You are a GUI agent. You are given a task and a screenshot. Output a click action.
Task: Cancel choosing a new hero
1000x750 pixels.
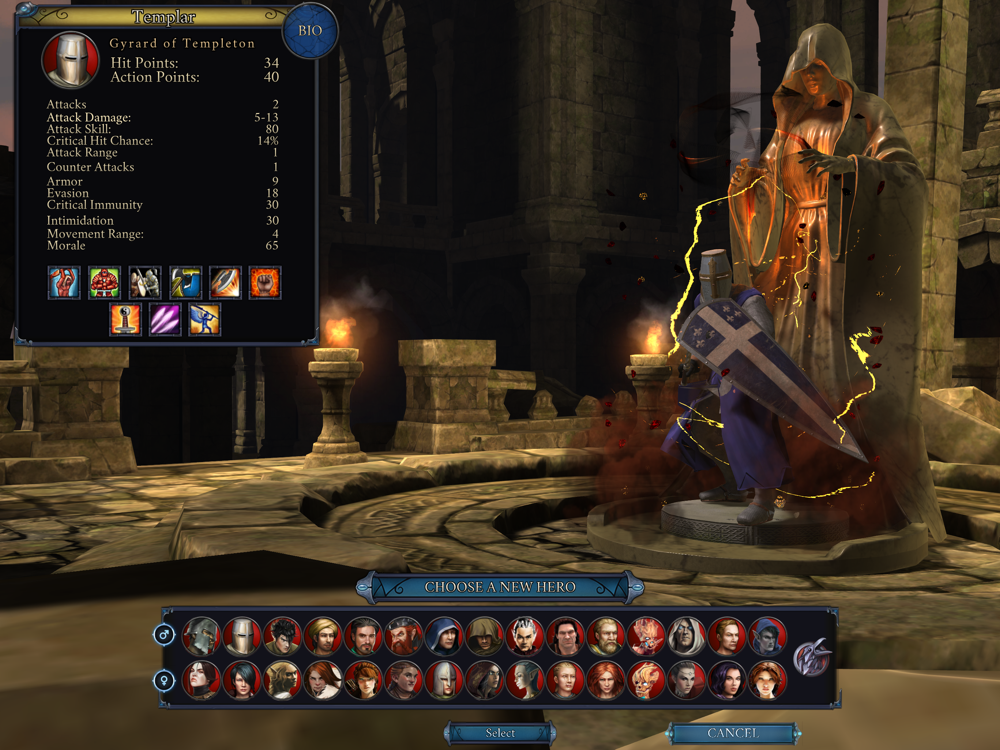[732, 733]
